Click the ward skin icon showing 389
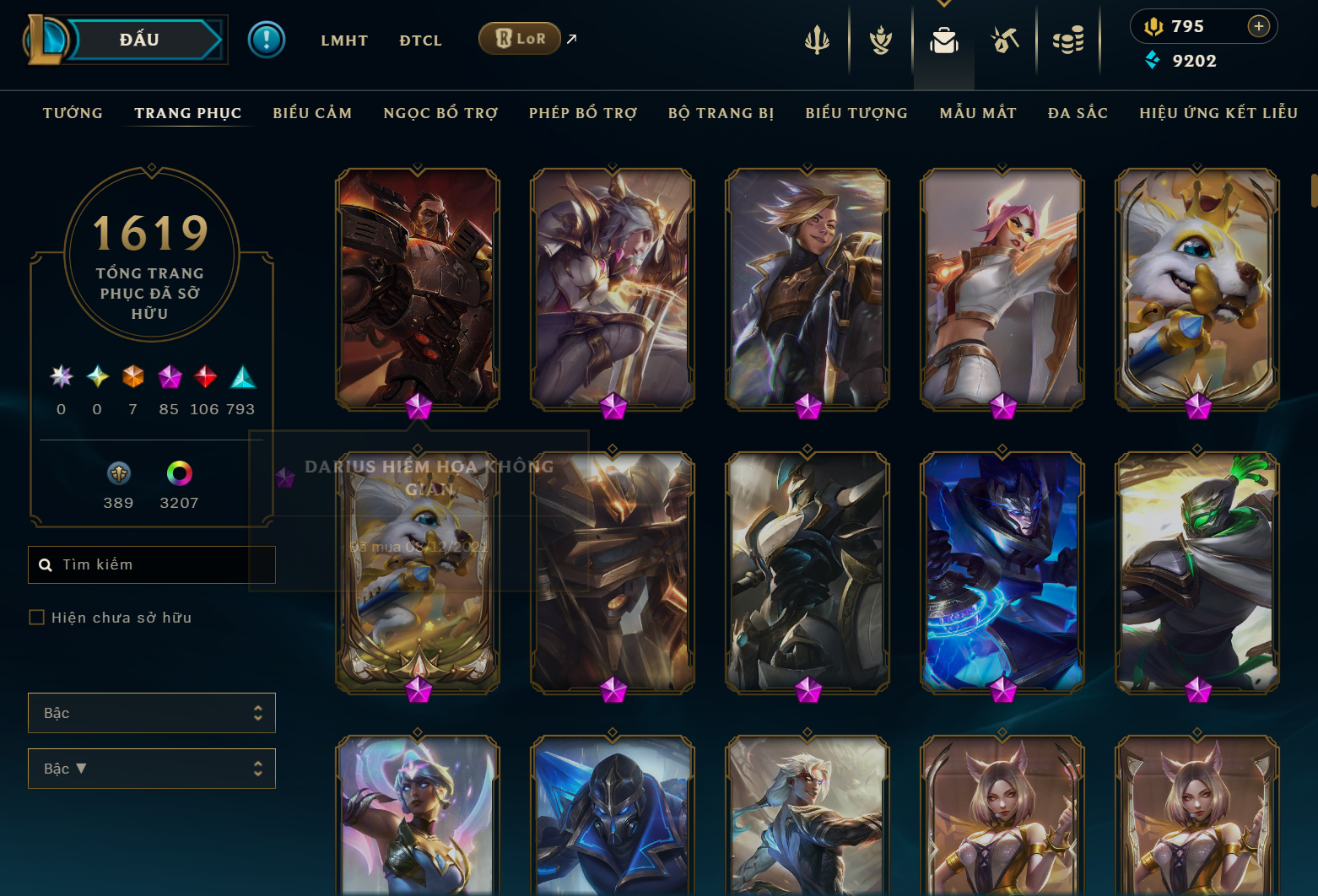 tap(118, 472)
